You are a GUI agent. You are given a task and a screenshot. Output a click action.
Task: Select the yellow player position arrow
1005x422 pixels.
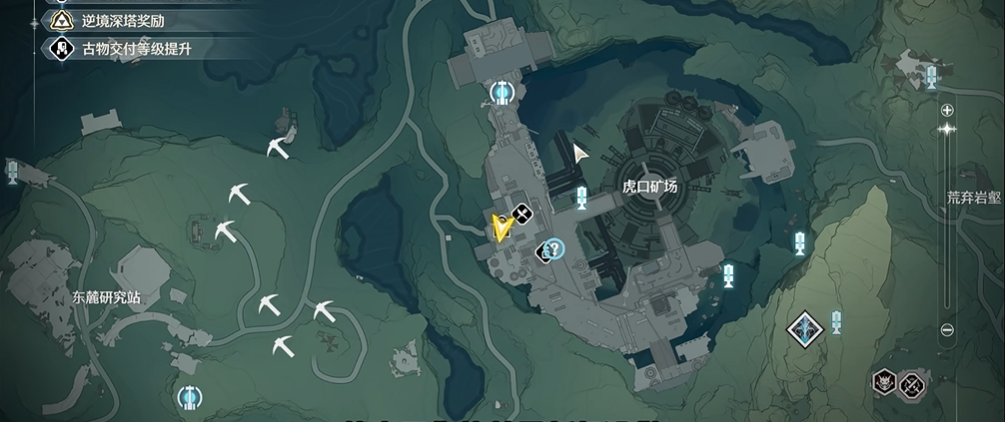(x=501, y=229)
